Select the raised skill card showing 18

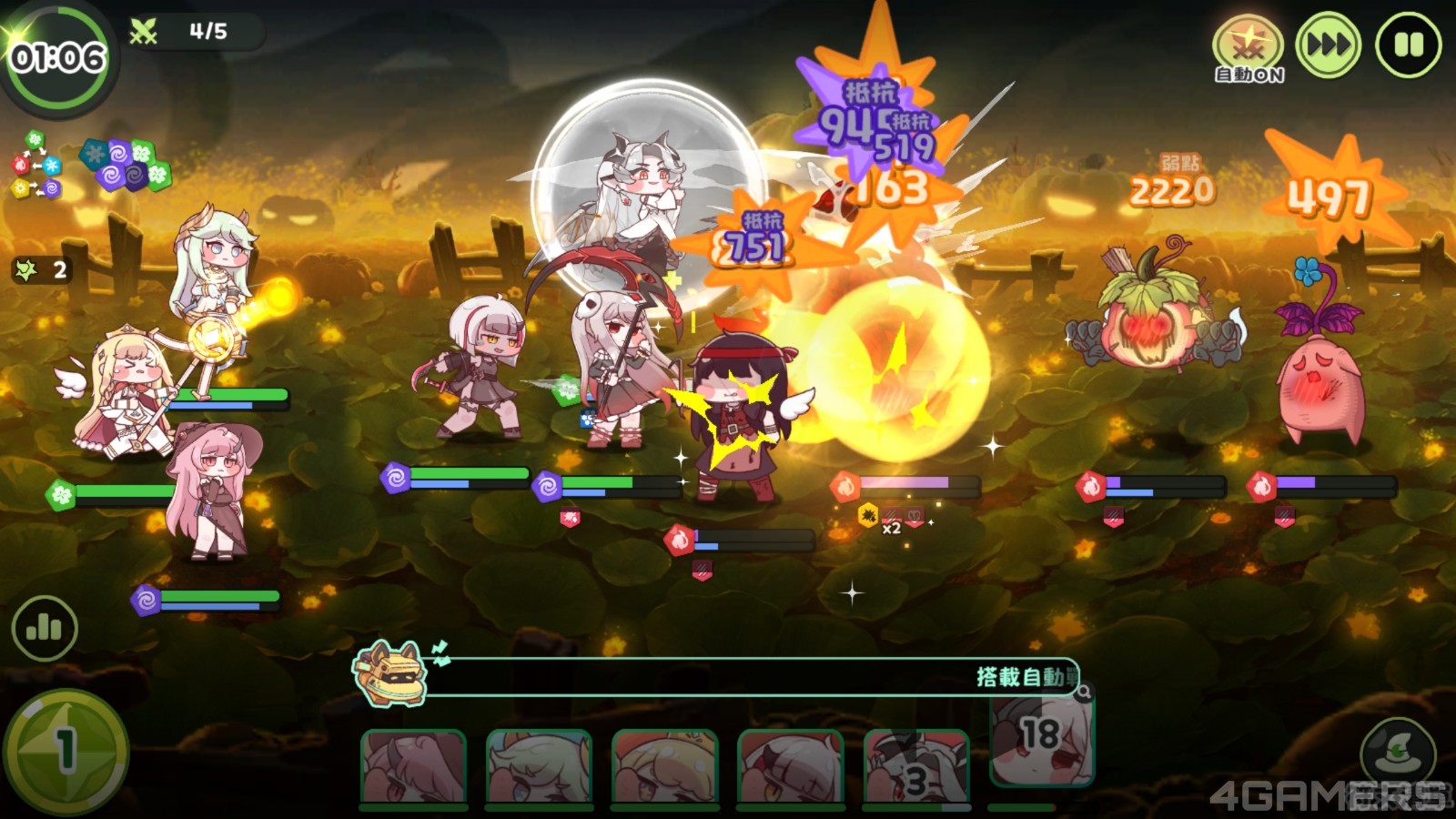click(x=1040, y=739)
